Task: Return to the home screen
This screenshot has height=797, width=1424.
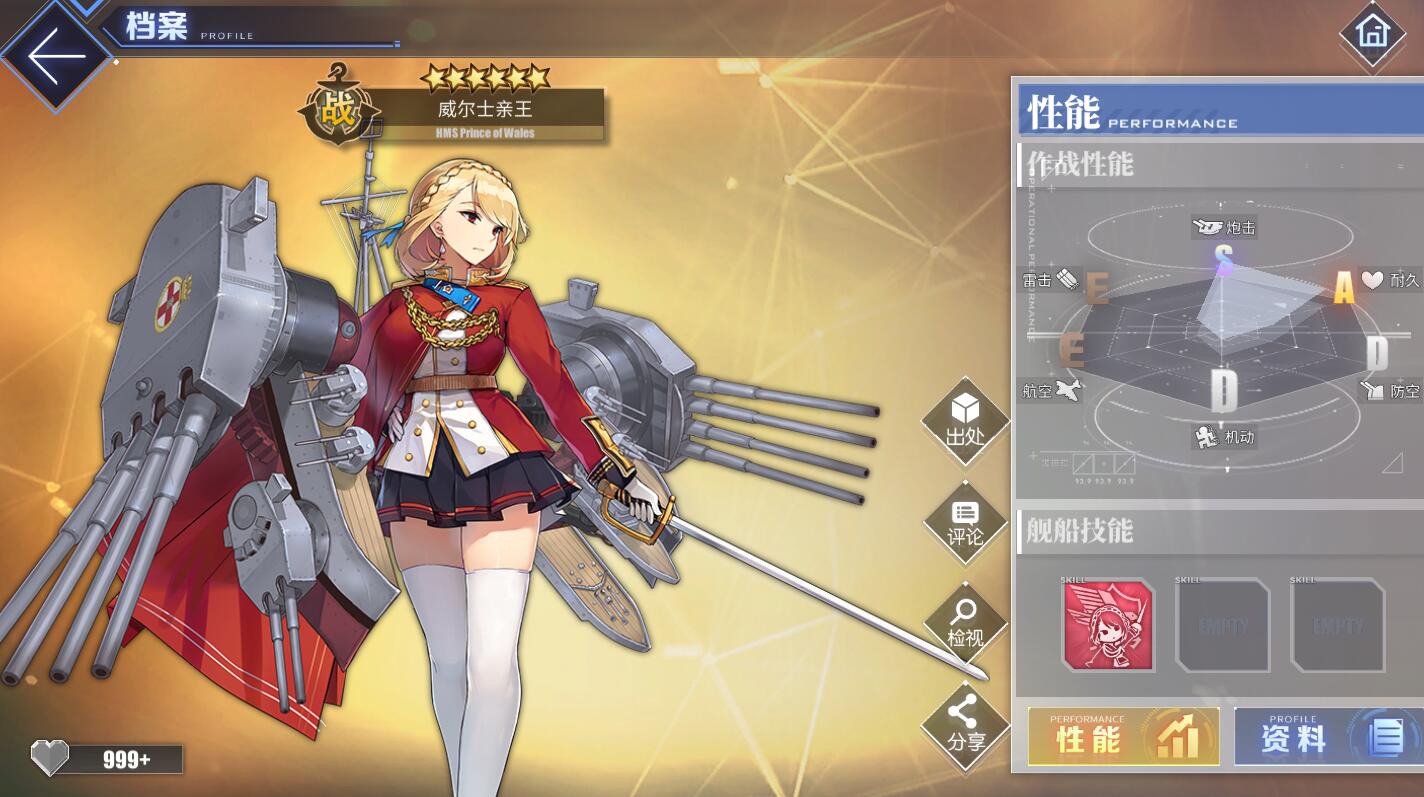Action: (1372, 33)
